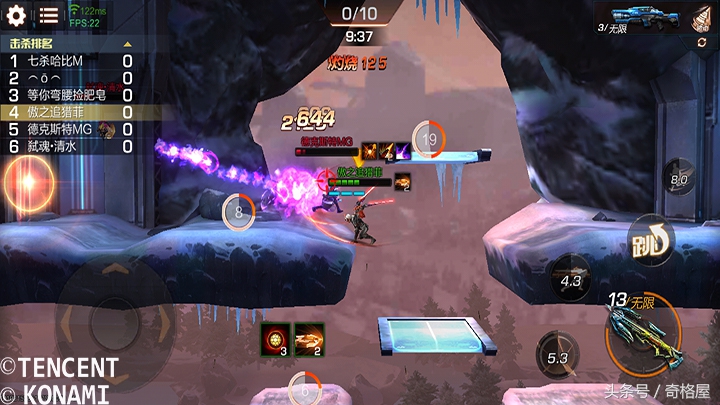720x405 pixels.
Task: Activate the skill with 4.3 cooldown
Action: click(571, 280)
